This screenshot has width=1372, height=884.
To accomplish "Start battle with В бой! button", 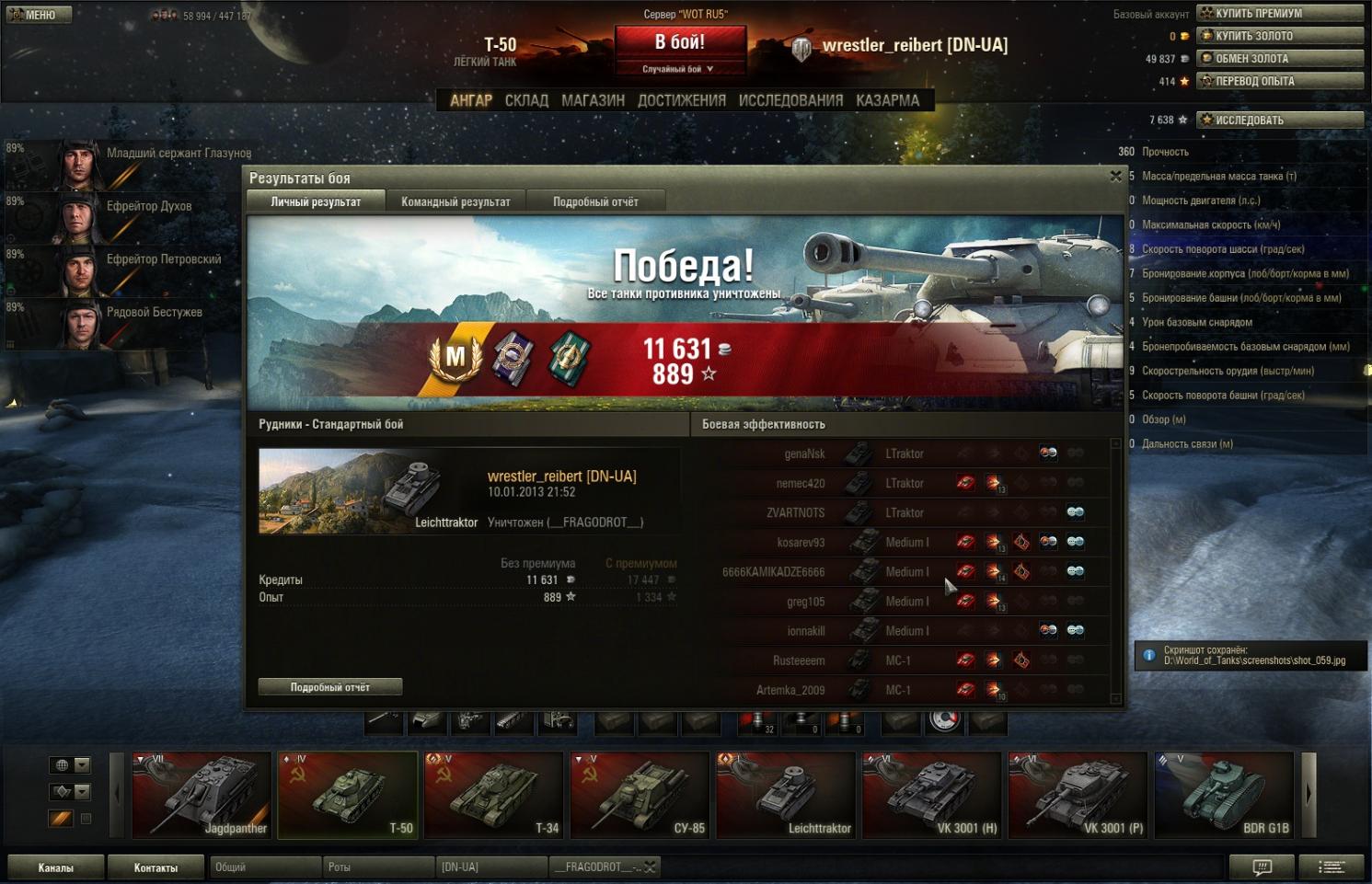I will coord(679,43).
